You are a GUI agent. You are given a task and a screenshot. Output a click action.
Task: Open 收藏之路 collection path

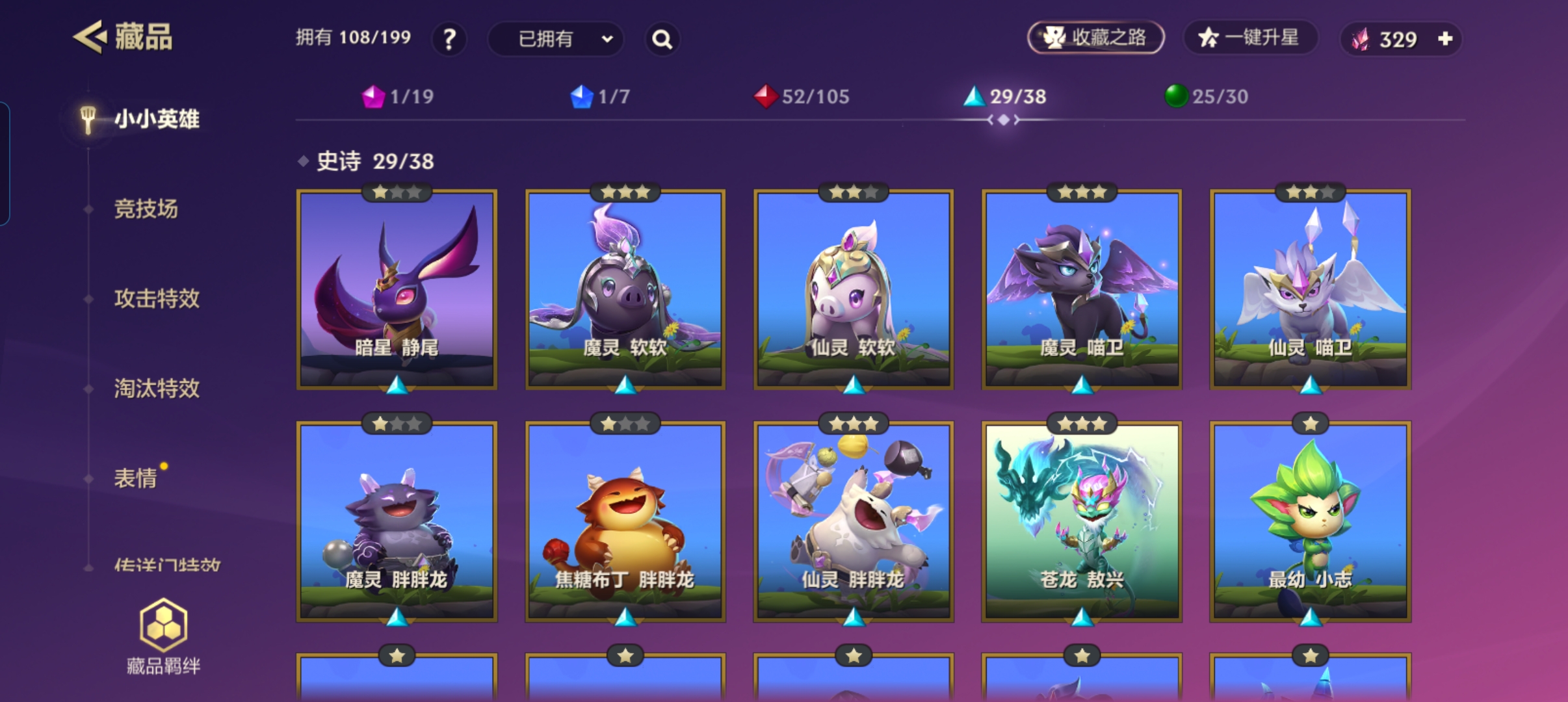pos(1095,38)
